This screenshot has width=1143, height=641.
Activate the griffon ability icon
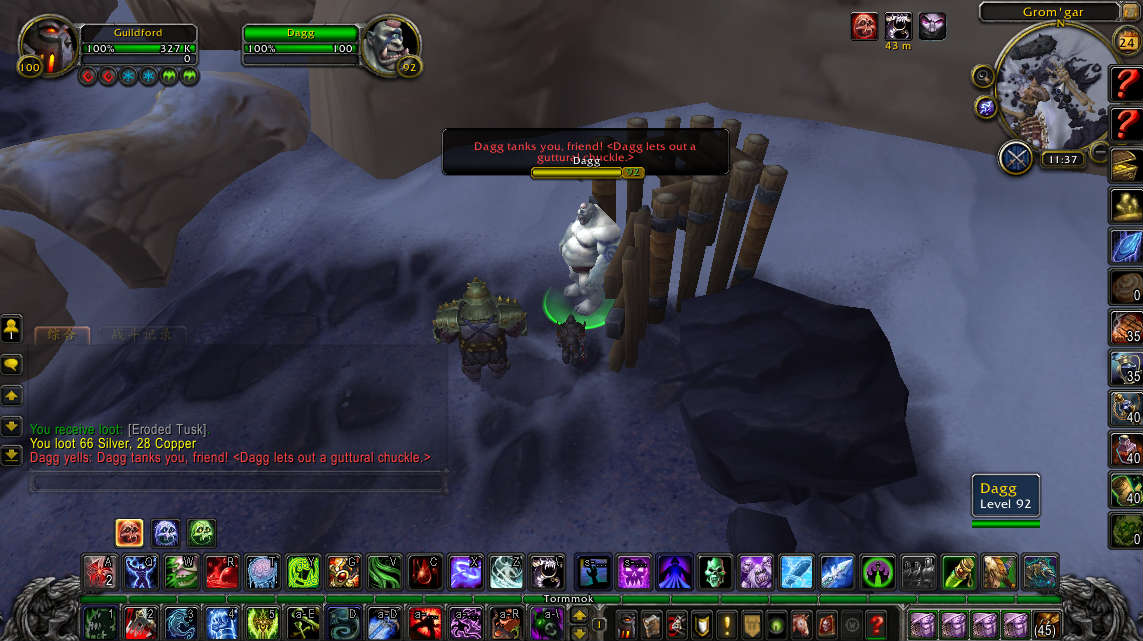click(999, 572)
